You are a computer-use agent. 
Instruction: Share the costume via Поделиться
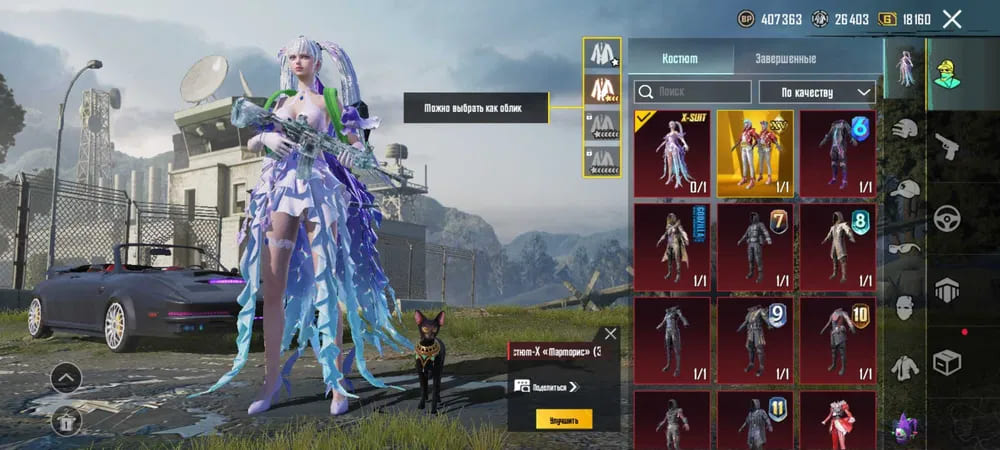[546, 386]
